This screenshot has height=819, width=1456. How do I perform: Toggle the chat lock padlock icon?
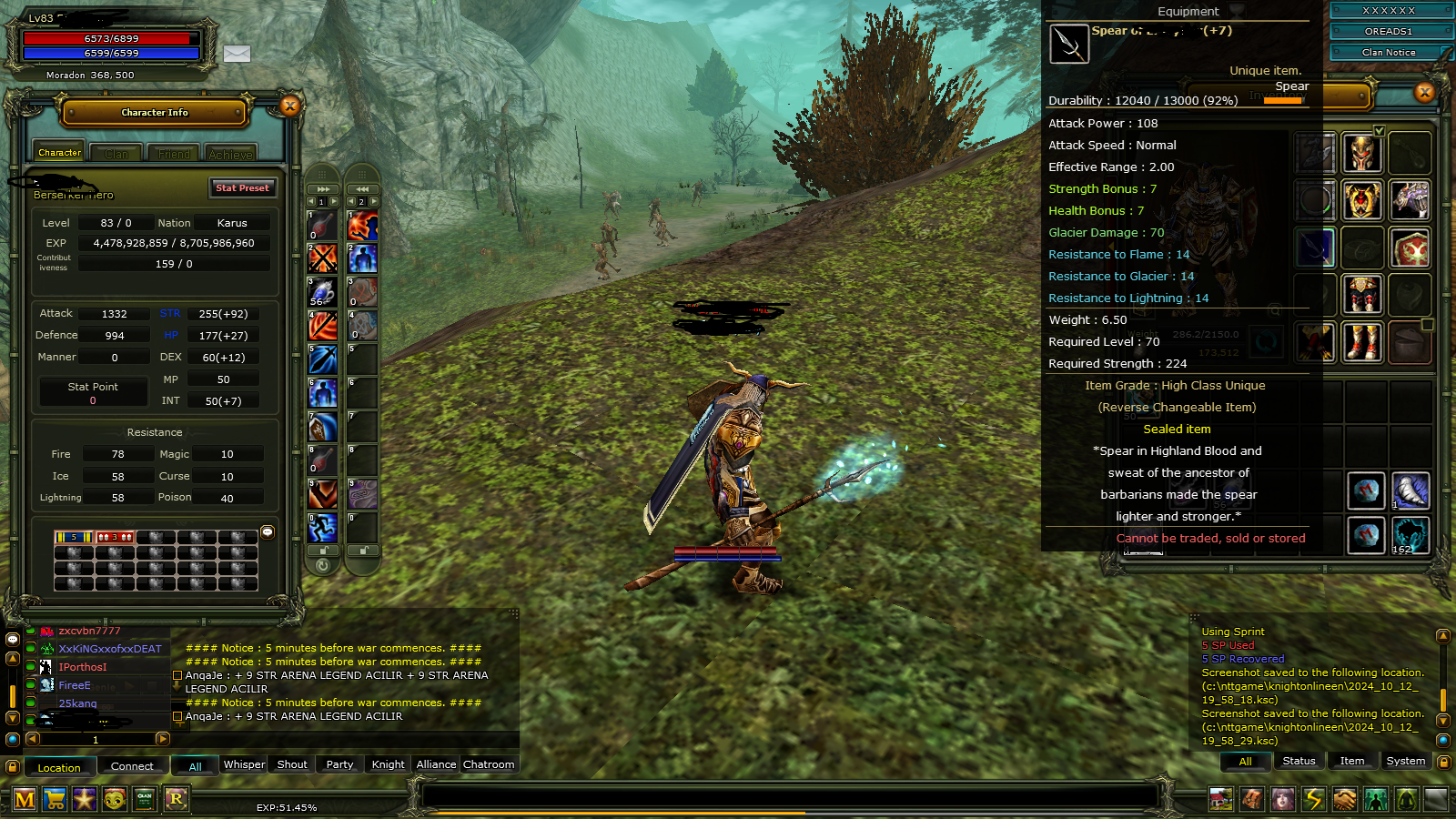click(x=12, y=767)
